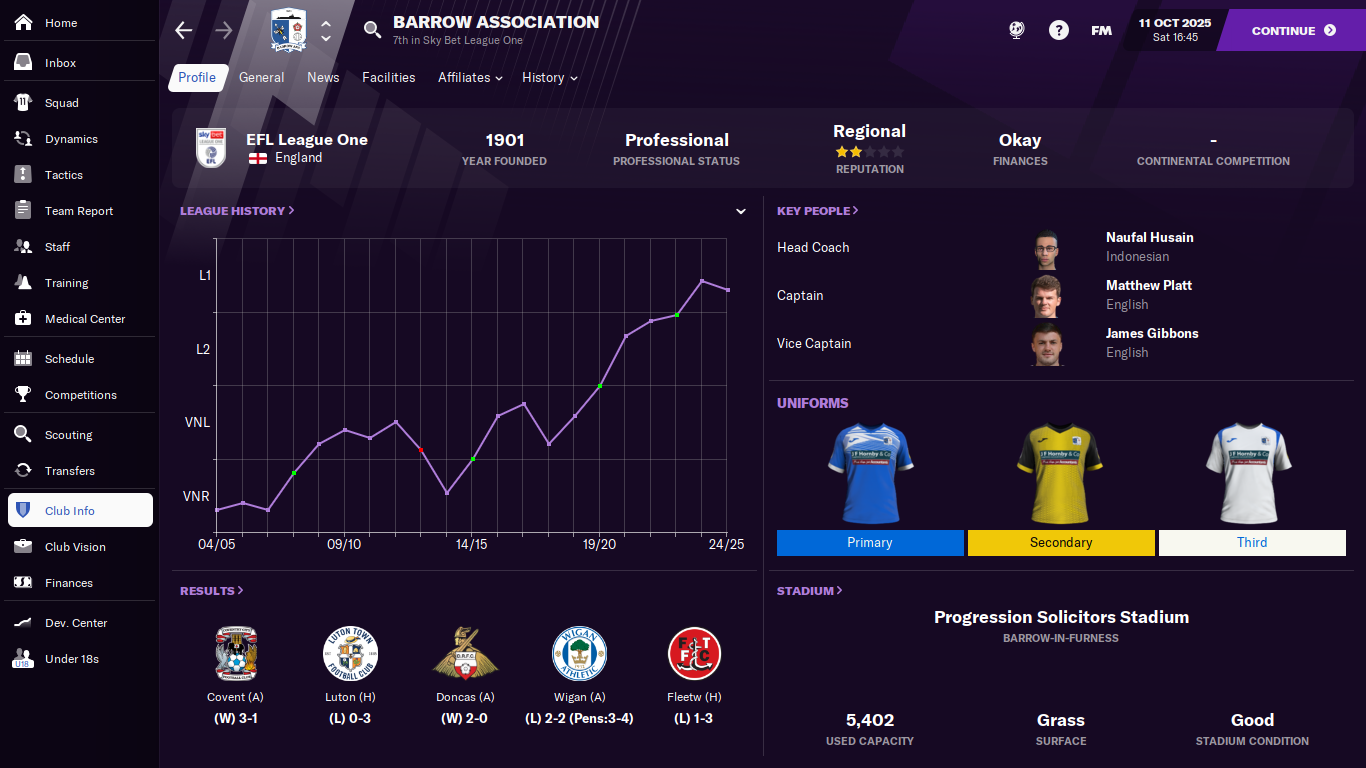
Task: Open the League History section link
Action: (x=237, y=211)
